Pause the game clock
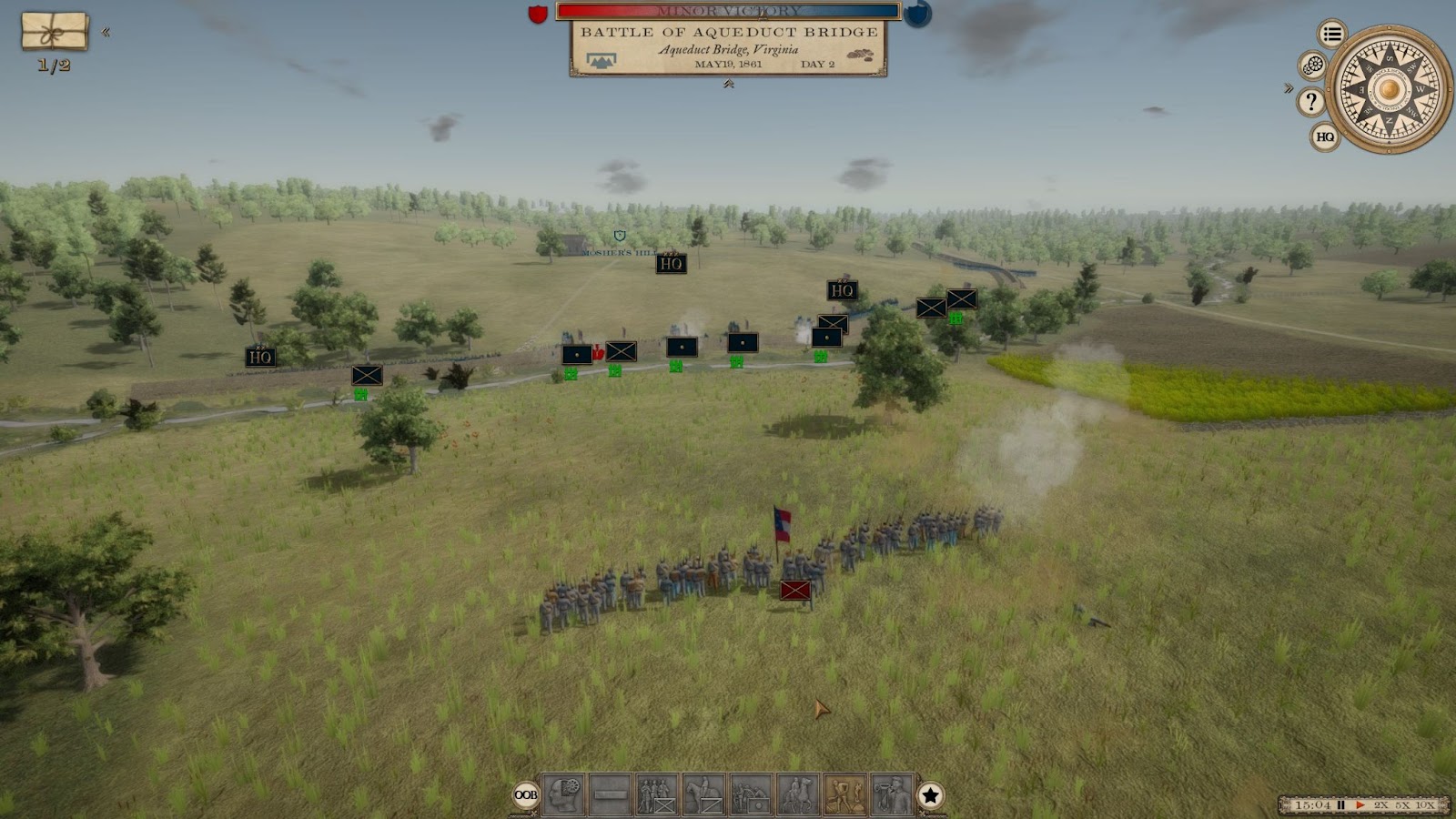This screenshot has height=819, width=1456. (1340, 805)
